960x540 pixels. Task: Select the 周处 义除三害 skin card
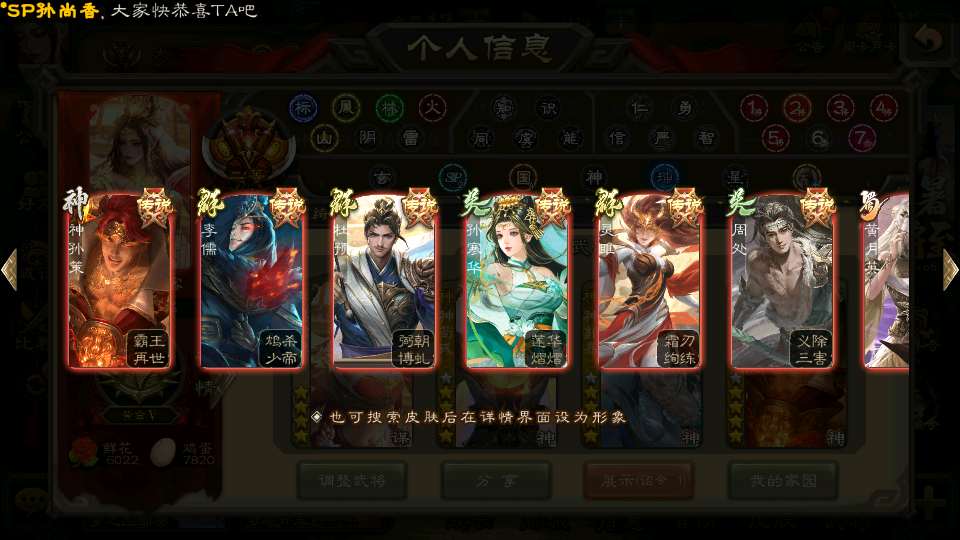point(782,281)
